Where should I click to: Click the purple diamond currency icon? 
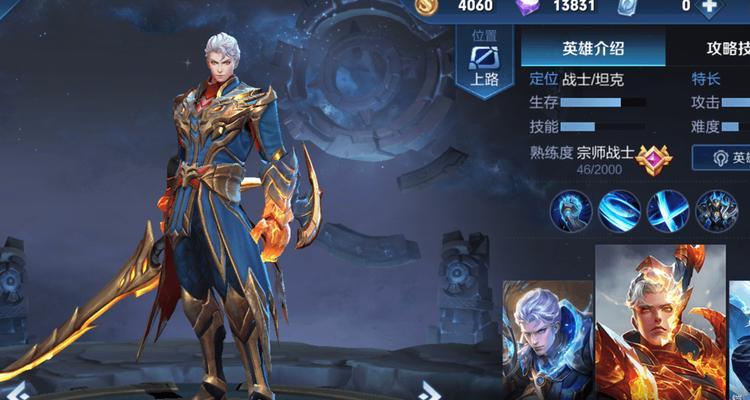pyautogui.click(x=528, y=6)
